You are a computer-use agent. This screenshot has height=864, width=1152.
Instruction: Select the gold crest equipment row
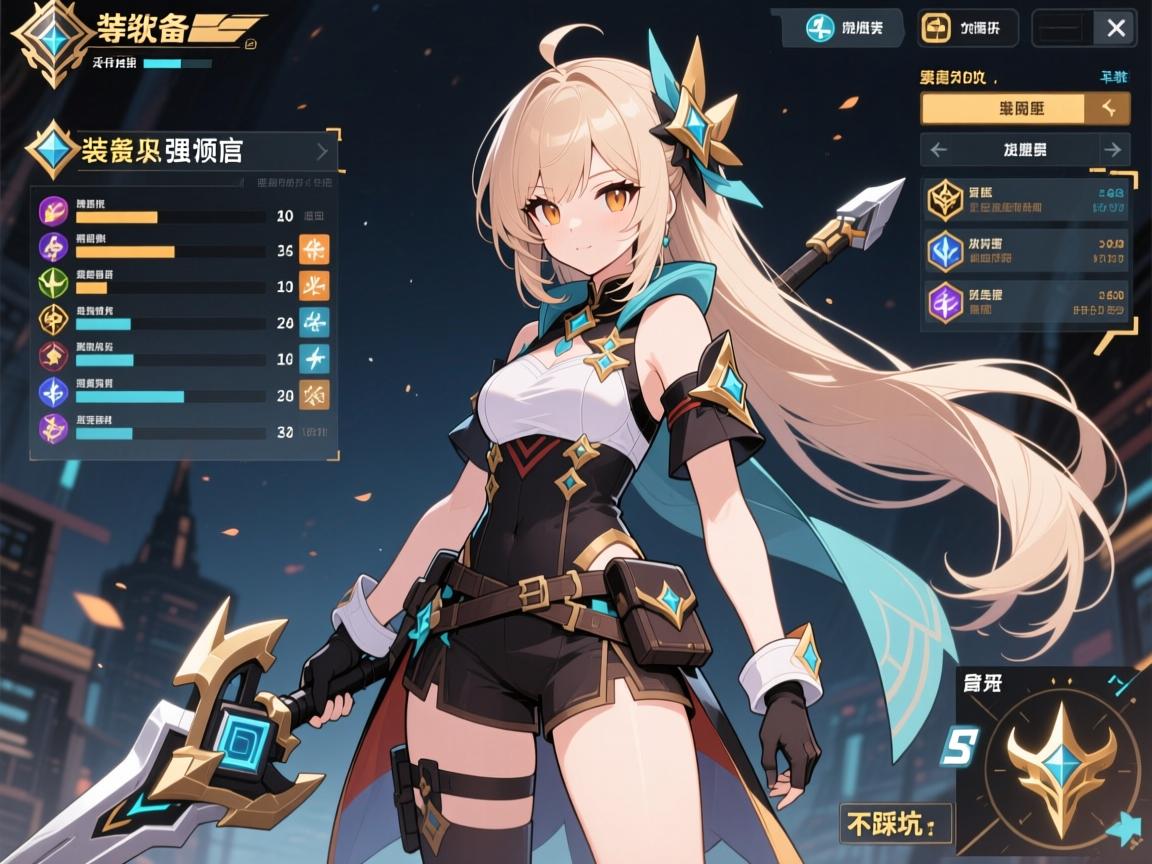pyautogui.click(x=1025, y=200)
